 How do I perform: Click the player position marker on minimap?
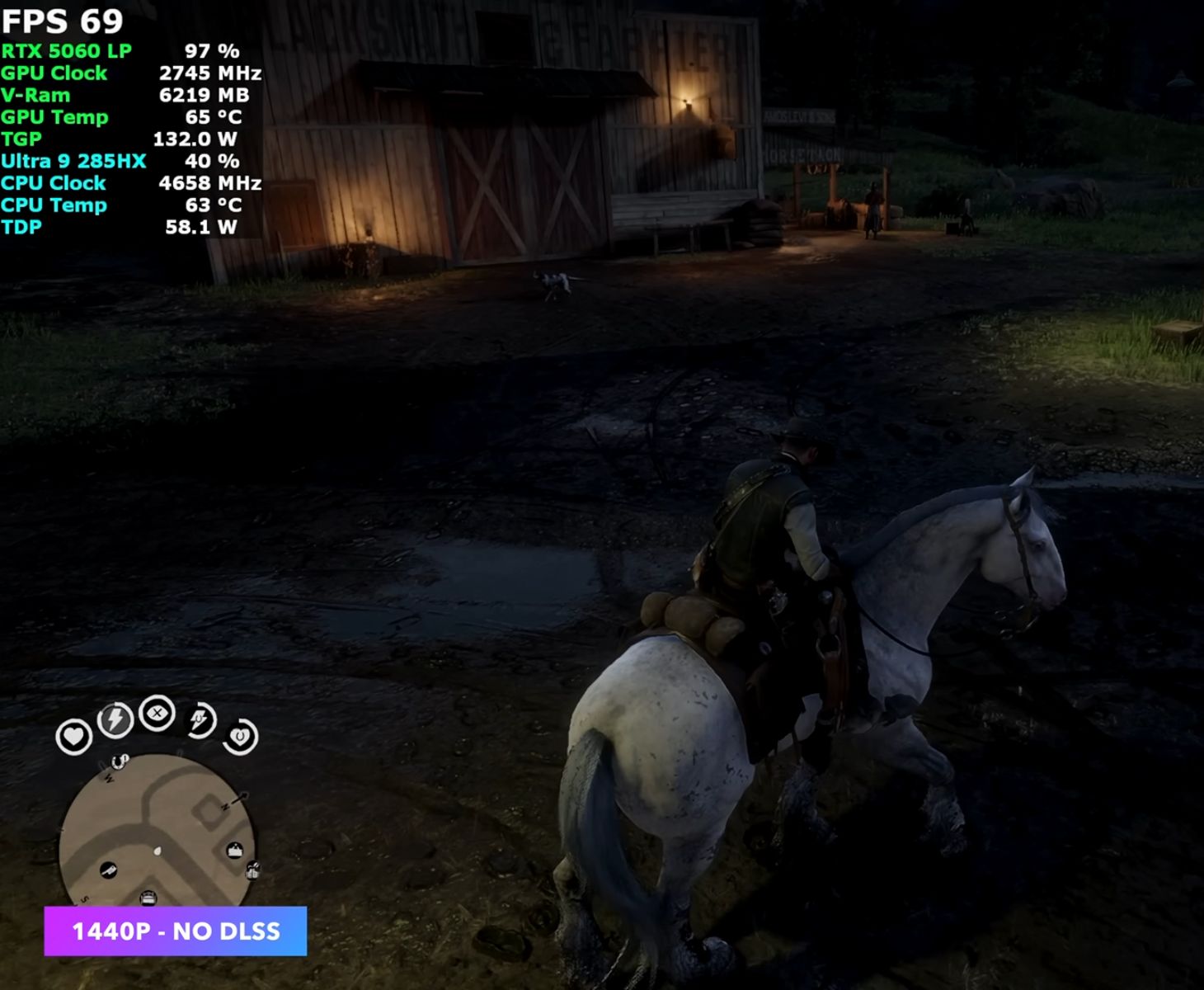[158, 850]
